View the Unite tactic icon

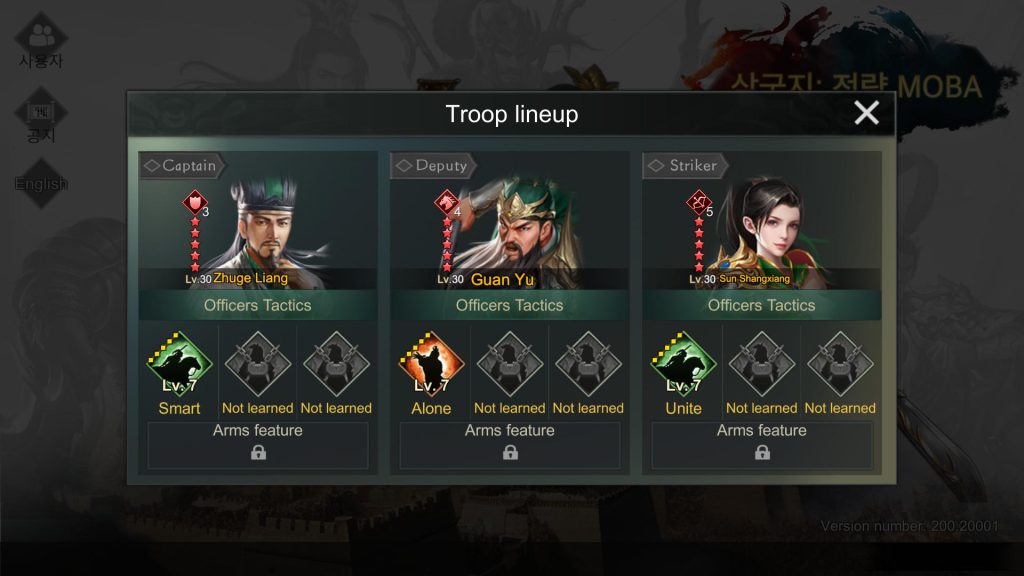(x=683, y=365)
